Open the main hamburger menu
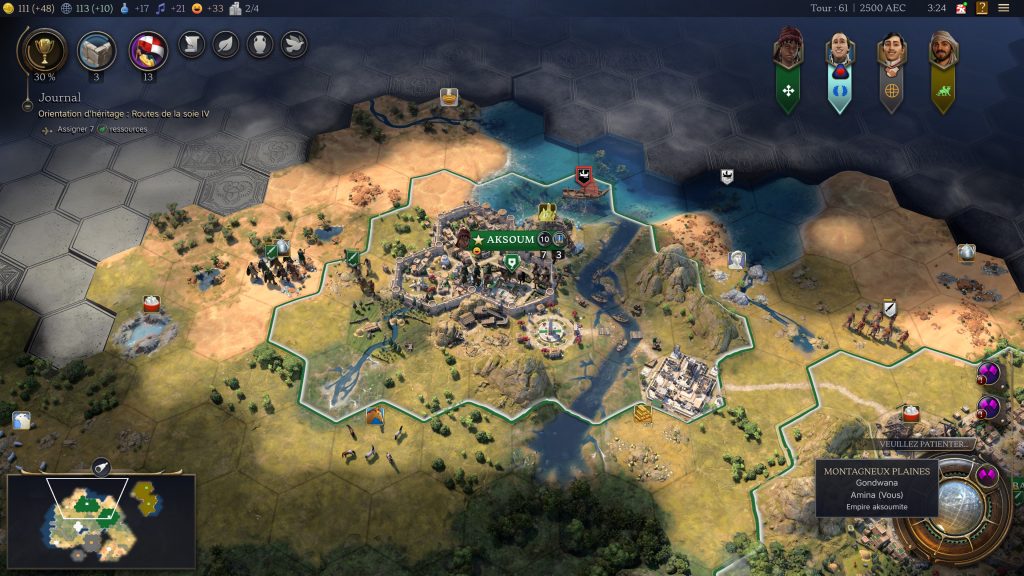 [1004, 8]
